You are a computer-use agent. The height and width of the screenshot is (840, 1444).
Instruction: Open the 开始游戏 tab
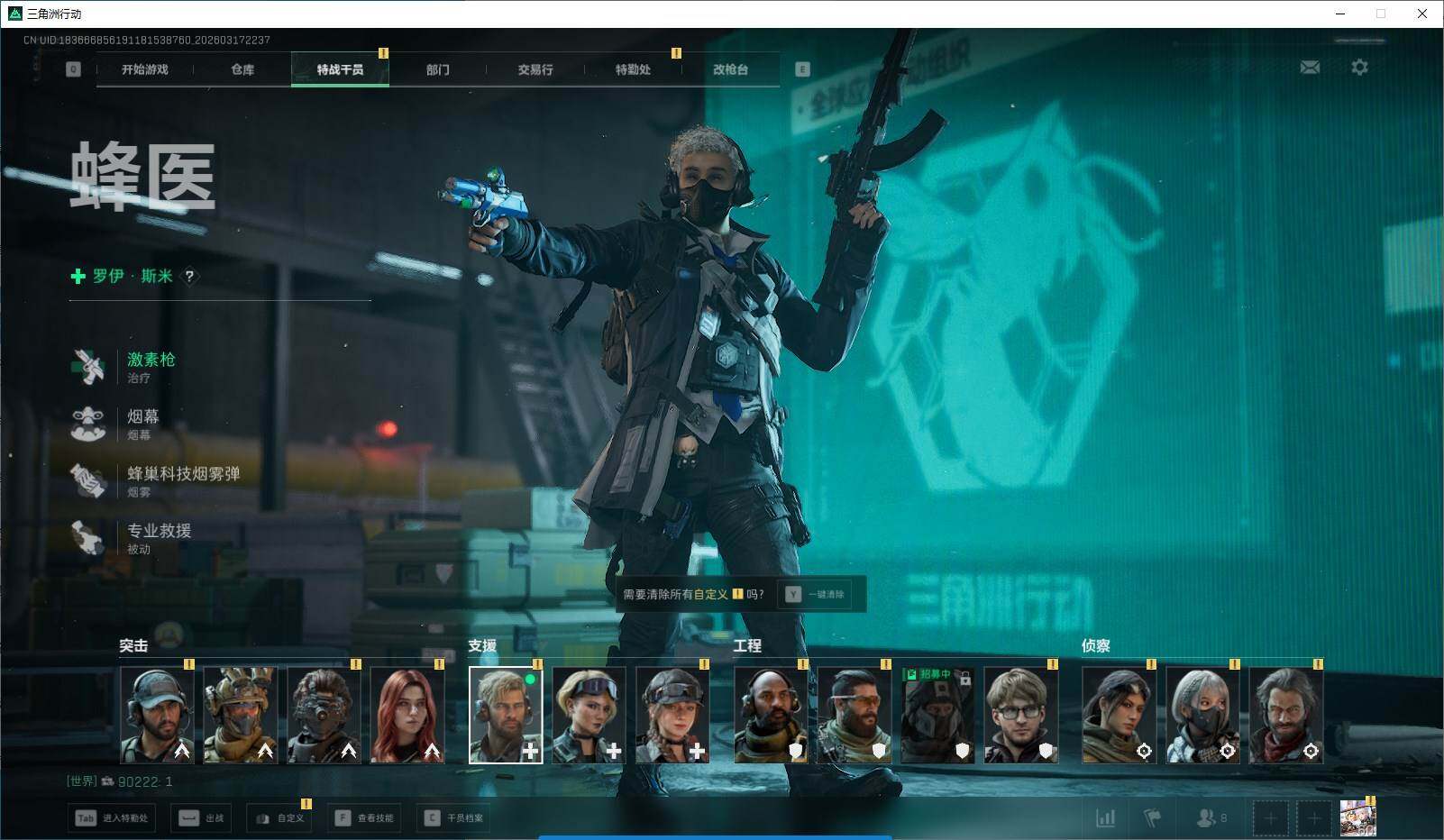[x=145, y=69]
